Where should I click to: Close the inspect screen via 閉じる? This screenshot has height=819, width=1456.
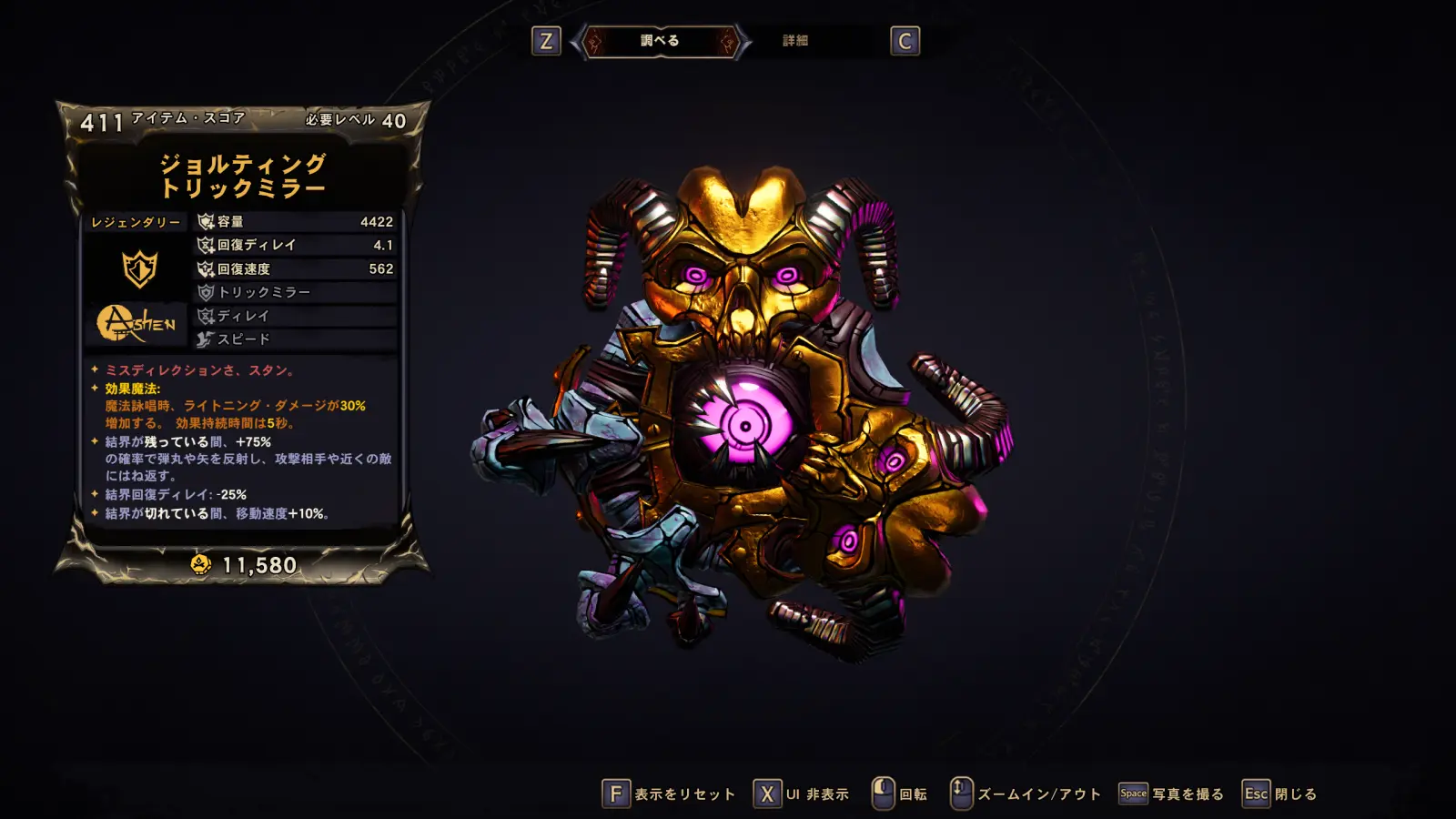pos(1280,794)
